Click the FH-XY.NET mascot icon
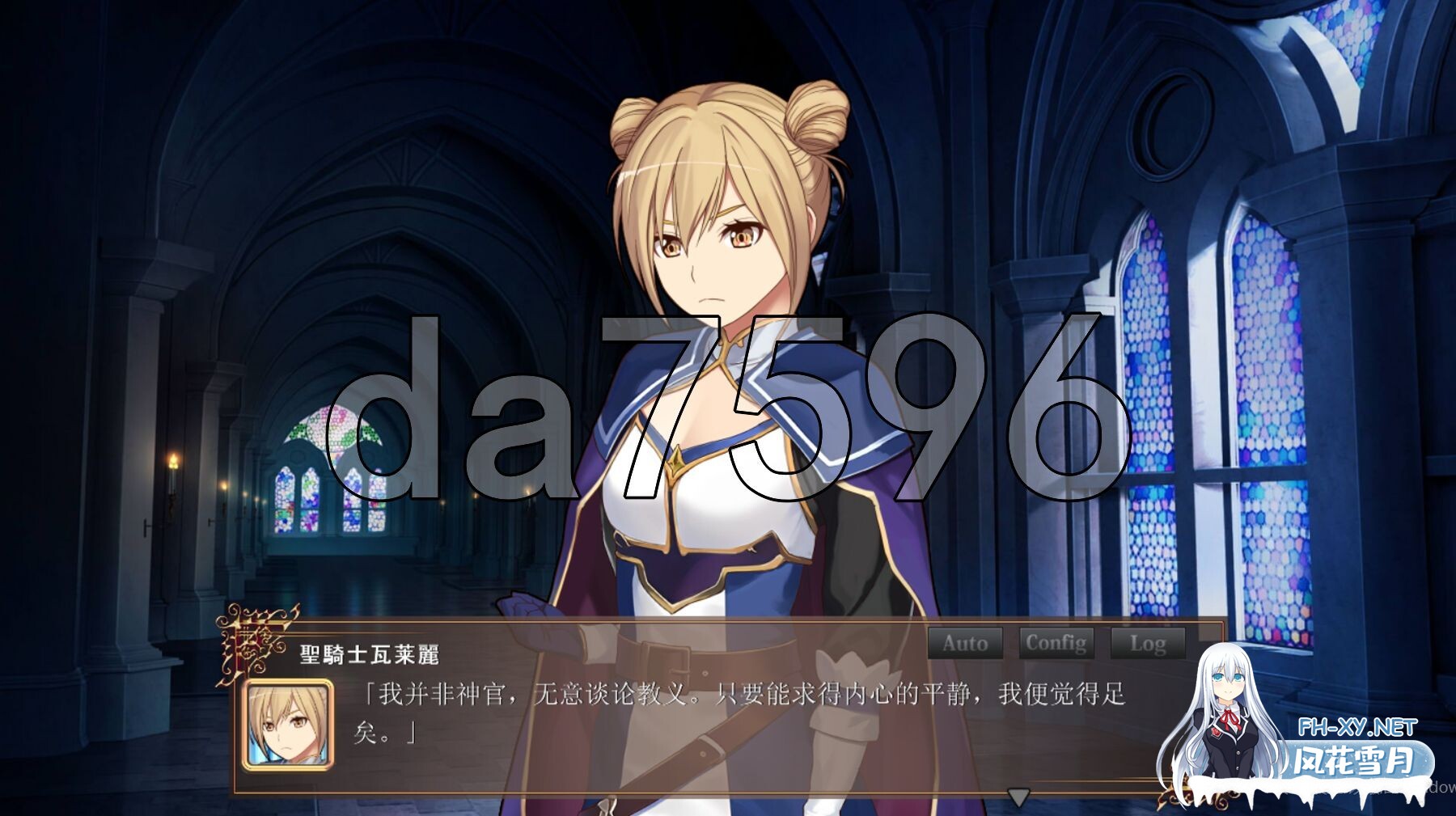This screenshot has height=816, width=1456. pyautogui.click(x=1230, y=720)
